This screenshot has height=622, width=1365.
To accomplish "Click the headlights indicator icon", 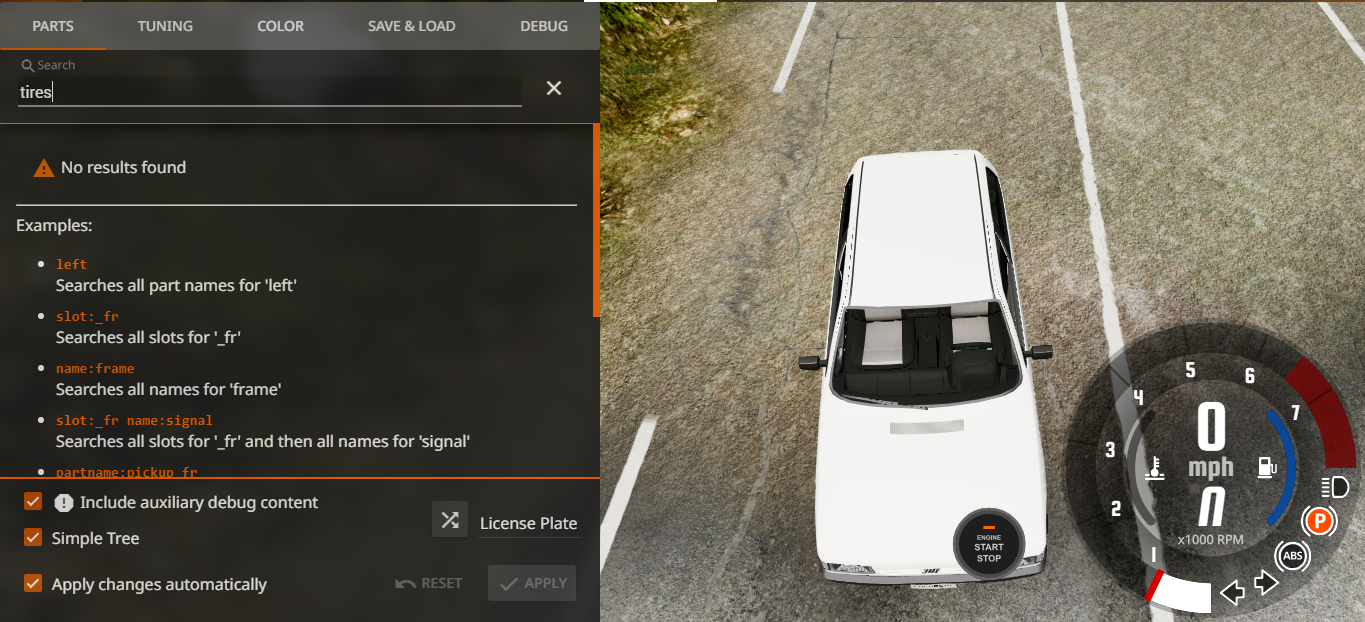I will pyautogui.click(x=1334, y=487).
